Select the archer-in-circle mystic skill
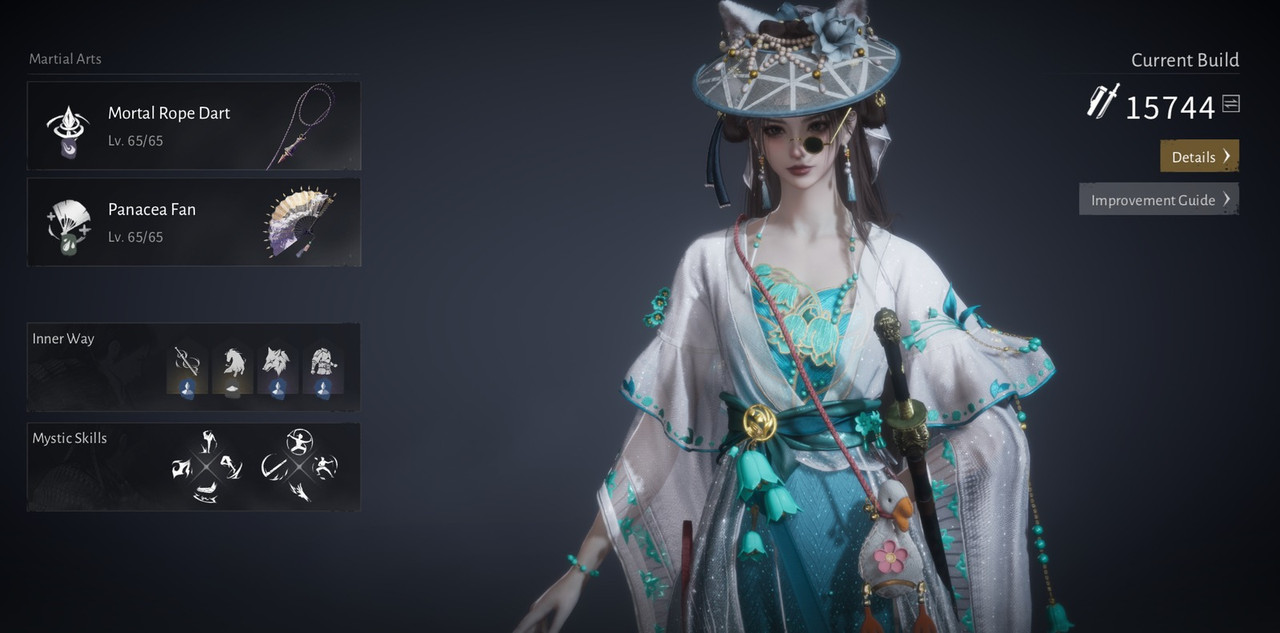 click(x=298, y=441)
